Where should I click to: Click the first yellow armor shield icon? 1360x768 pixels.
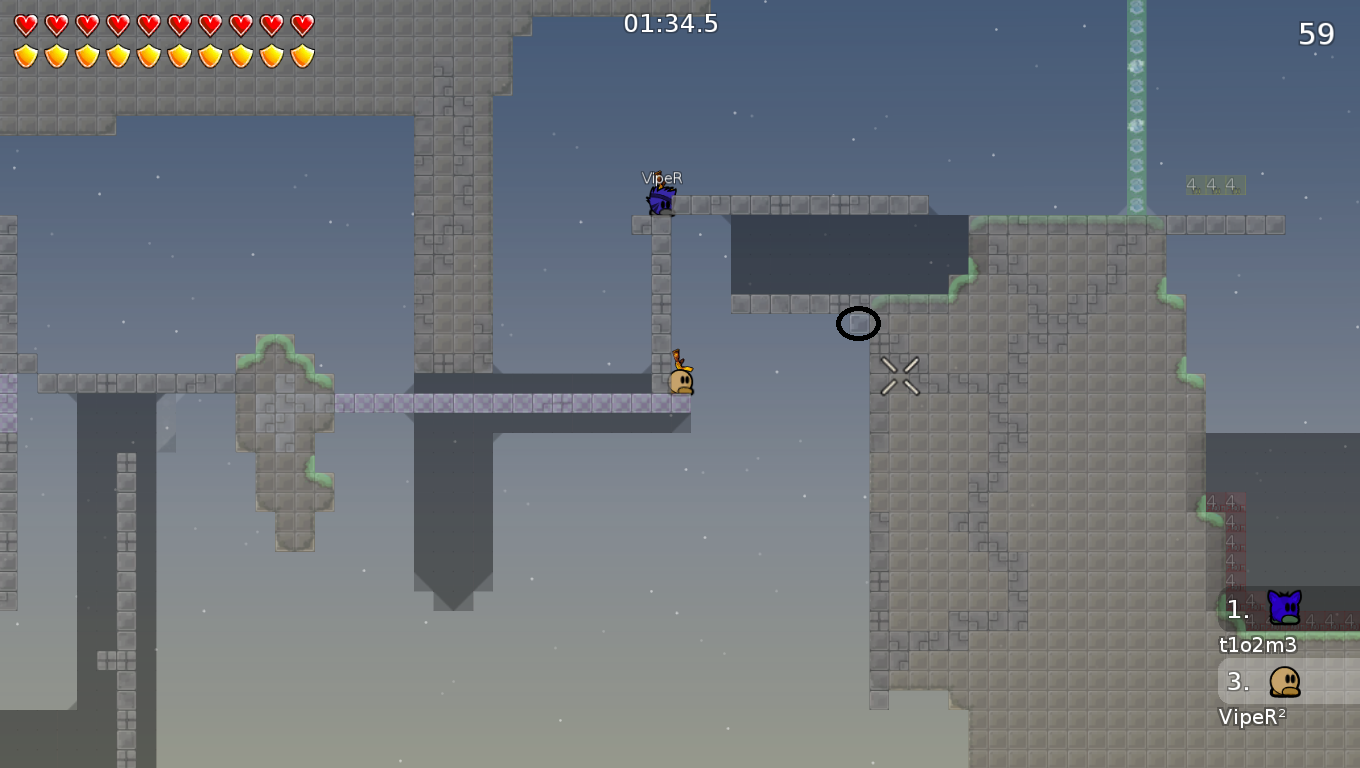tap(24, 55)
